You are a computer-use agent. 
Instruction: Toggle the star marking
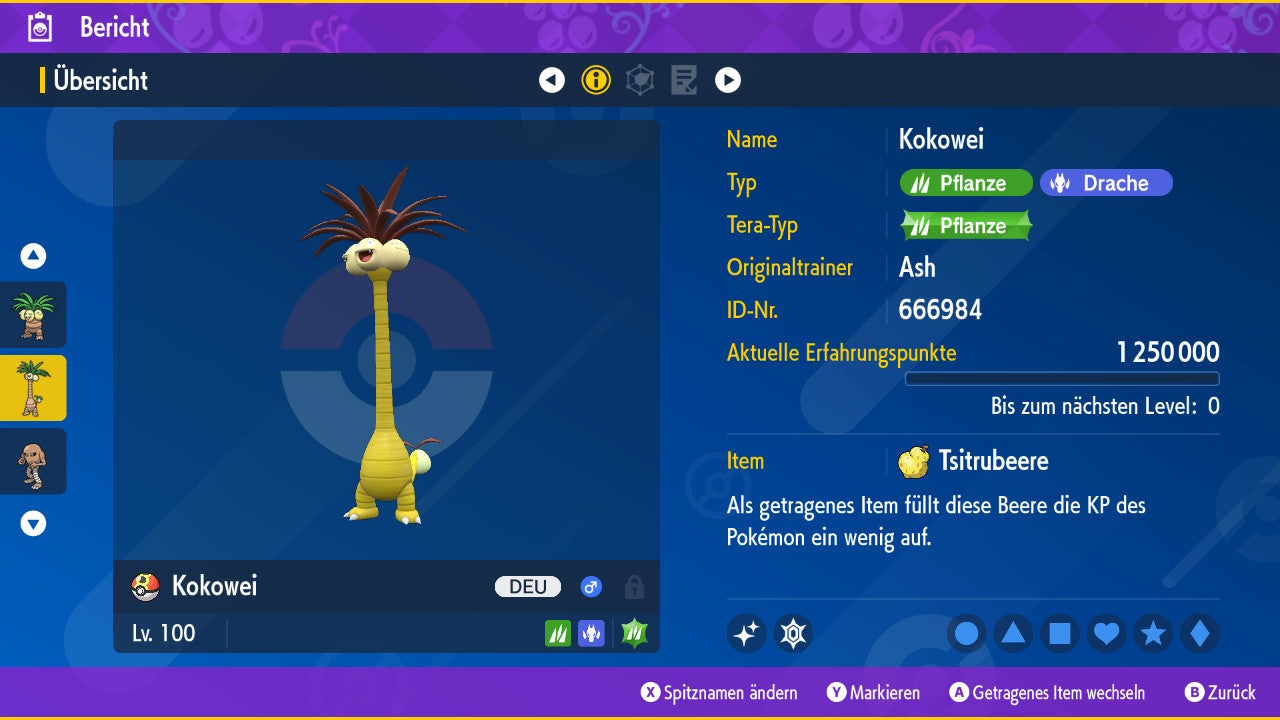(1153, 633)
